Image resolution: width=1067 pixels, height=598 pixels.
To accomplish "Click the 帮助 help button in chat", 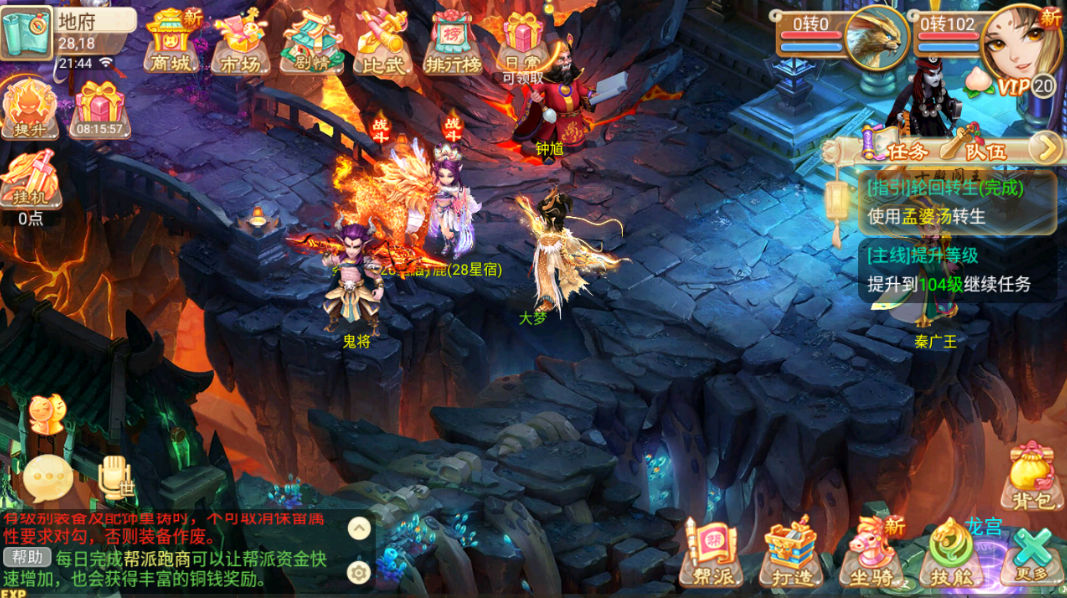I will point(27,557).
